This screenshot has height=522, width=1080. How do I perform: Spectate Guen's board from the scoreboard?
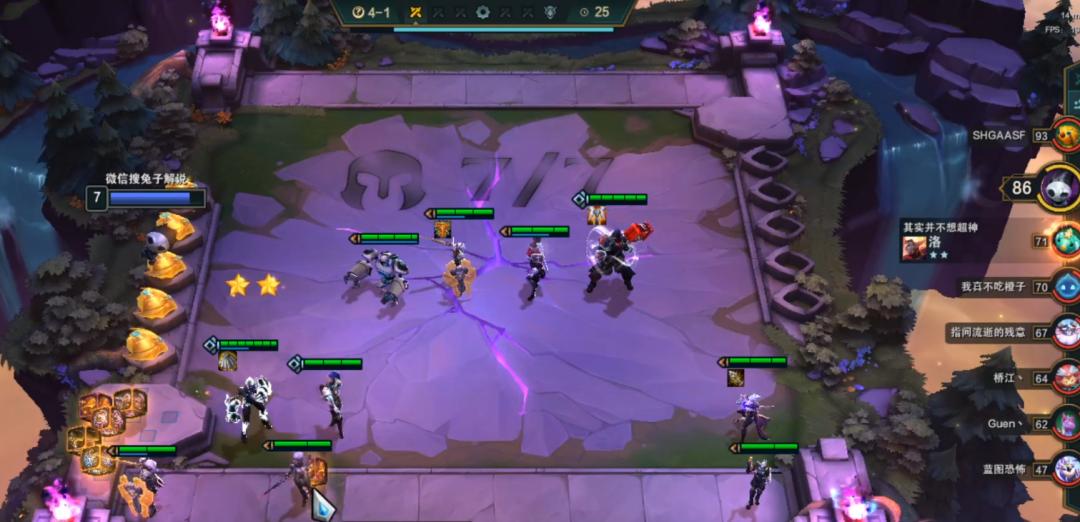[1066, 423]
